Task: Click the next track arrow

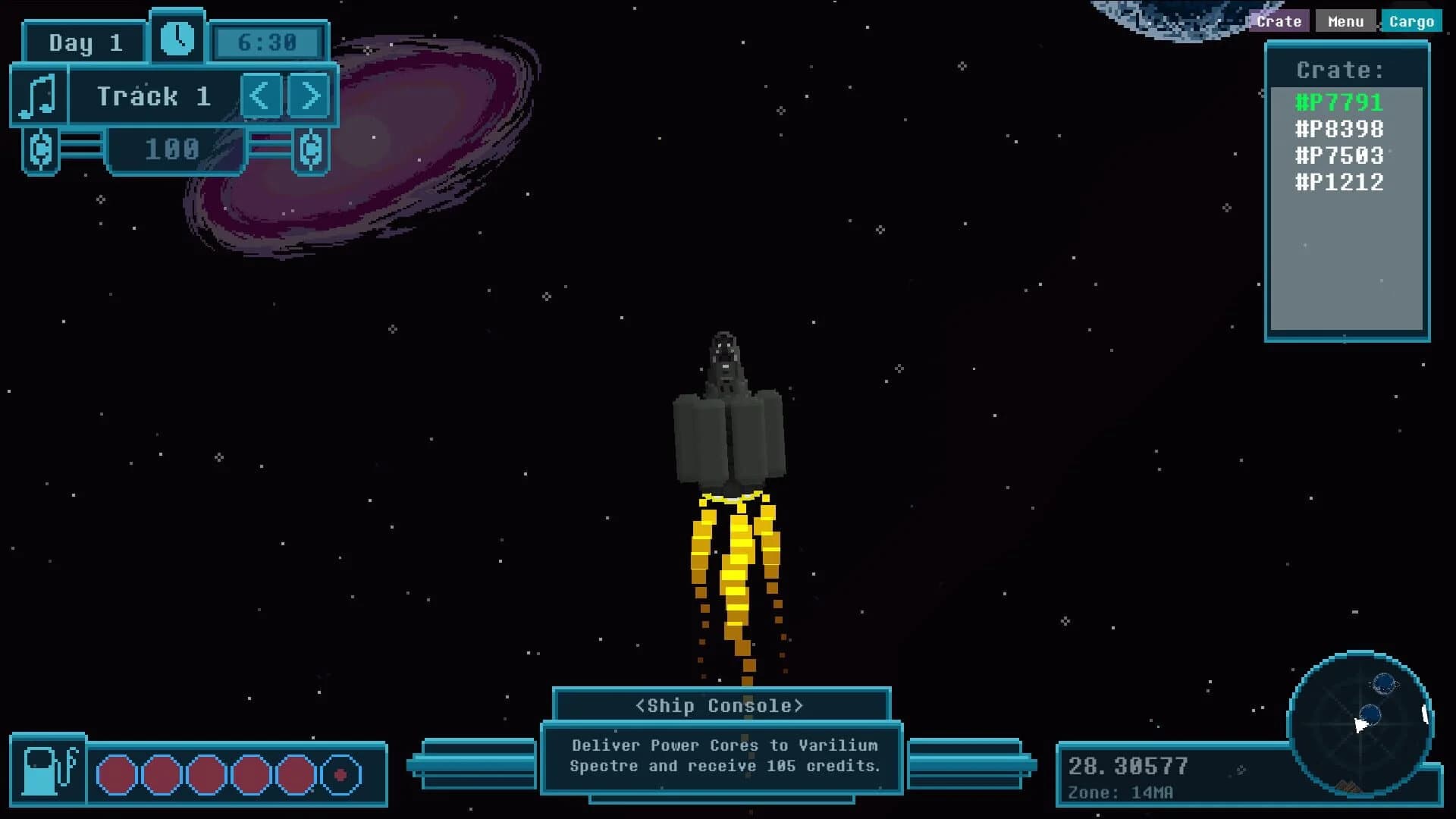Action: coord(309,96)
